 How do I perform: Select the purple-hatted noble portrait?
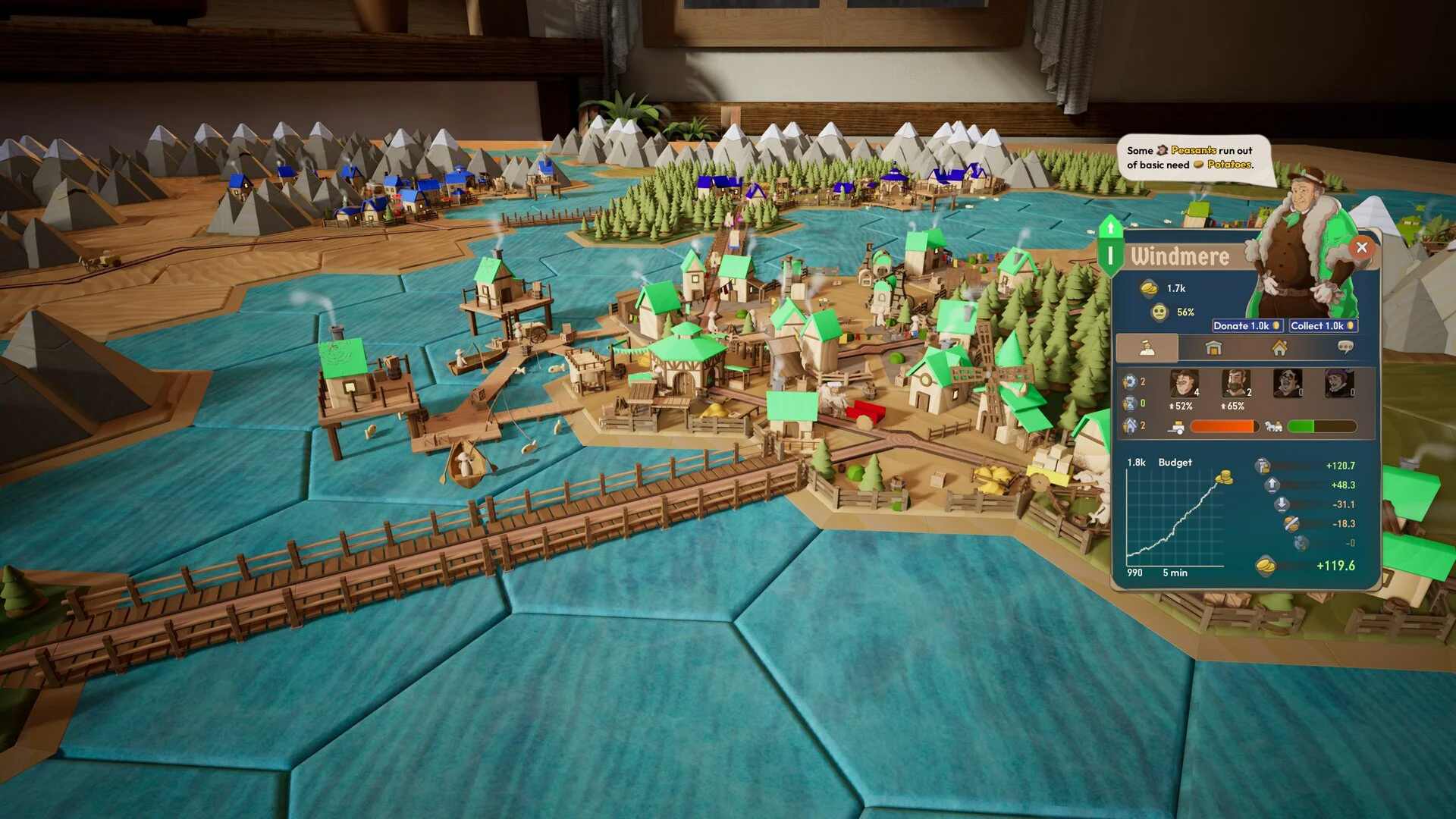click(1338, 384)
